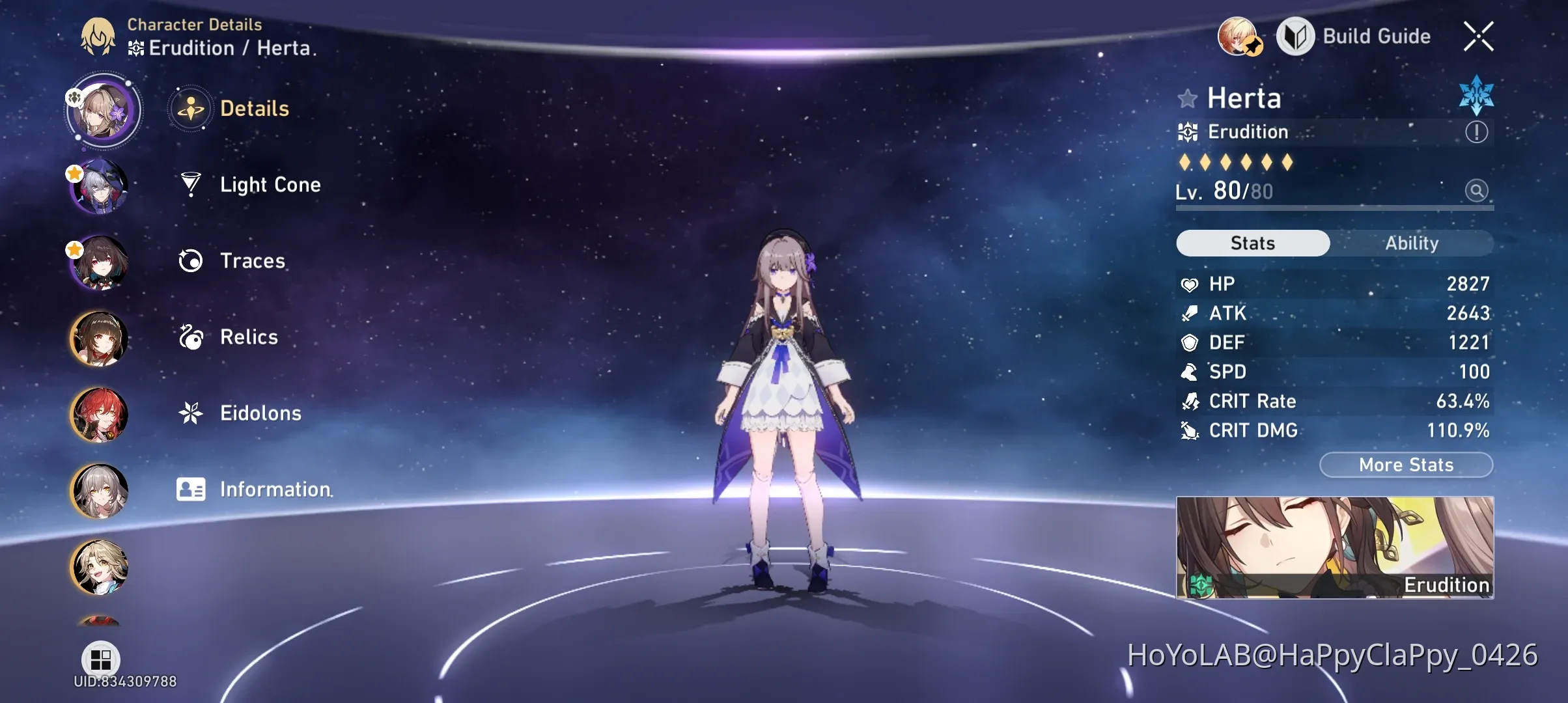View the Eidolons screen
The width and height of the screenshot is (1568, 703).
[260, 413]
